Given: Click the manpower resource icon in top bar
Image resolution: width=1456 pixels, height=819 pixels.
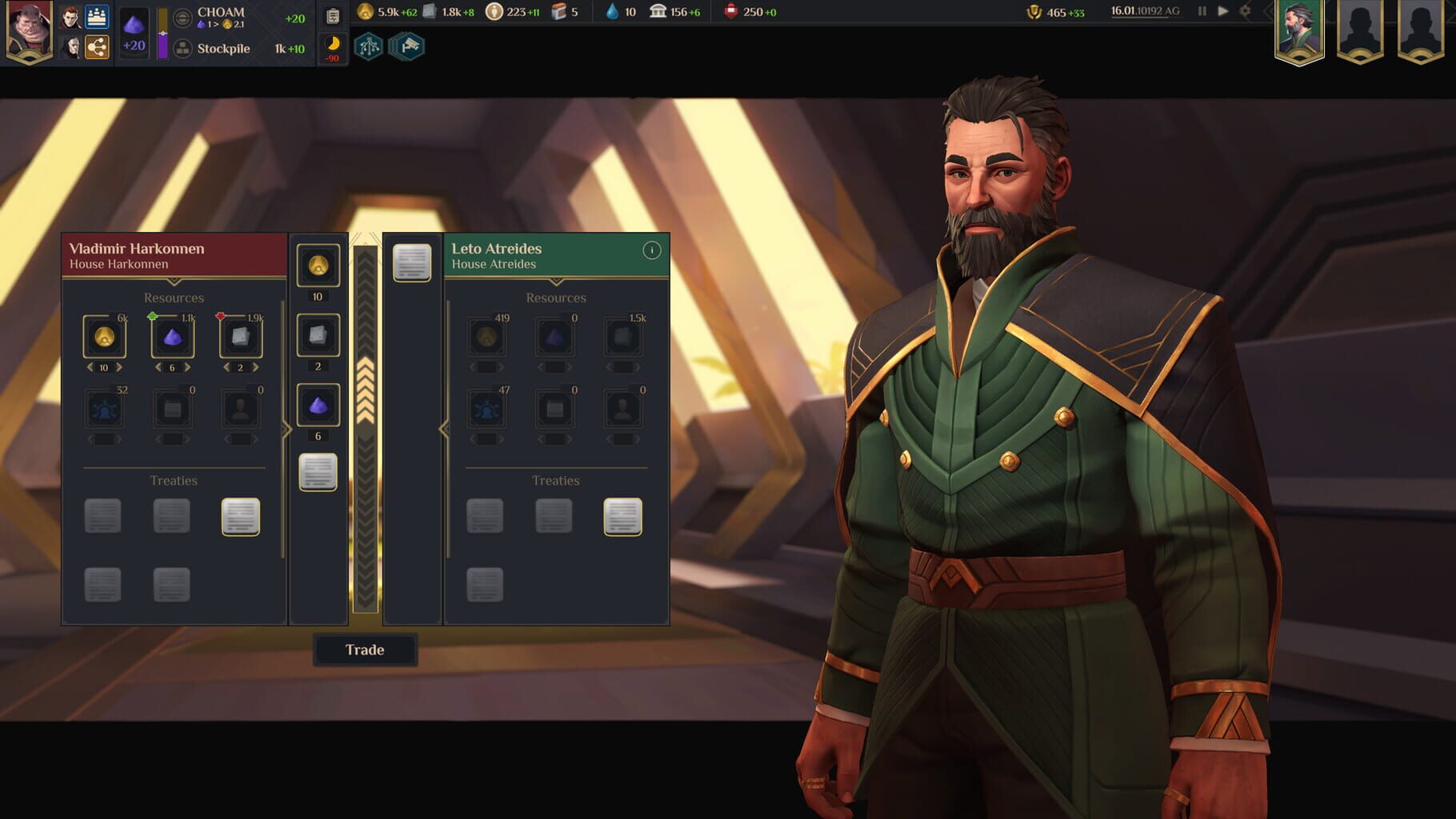Looking at the screenshot, I should click(x=494, y=12).
